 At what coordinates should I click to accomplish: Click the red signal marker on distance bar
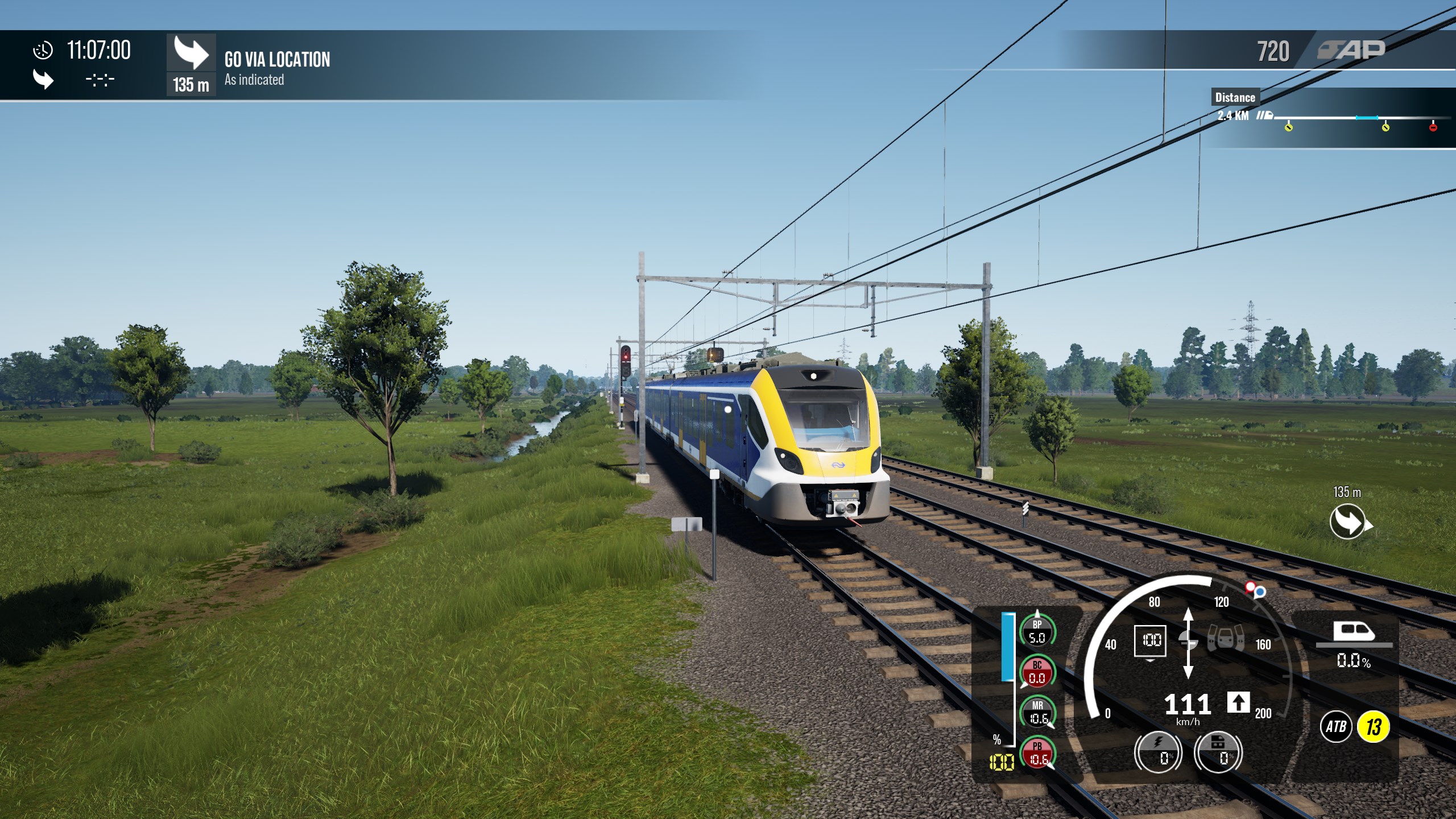[x=1433, y=127]
